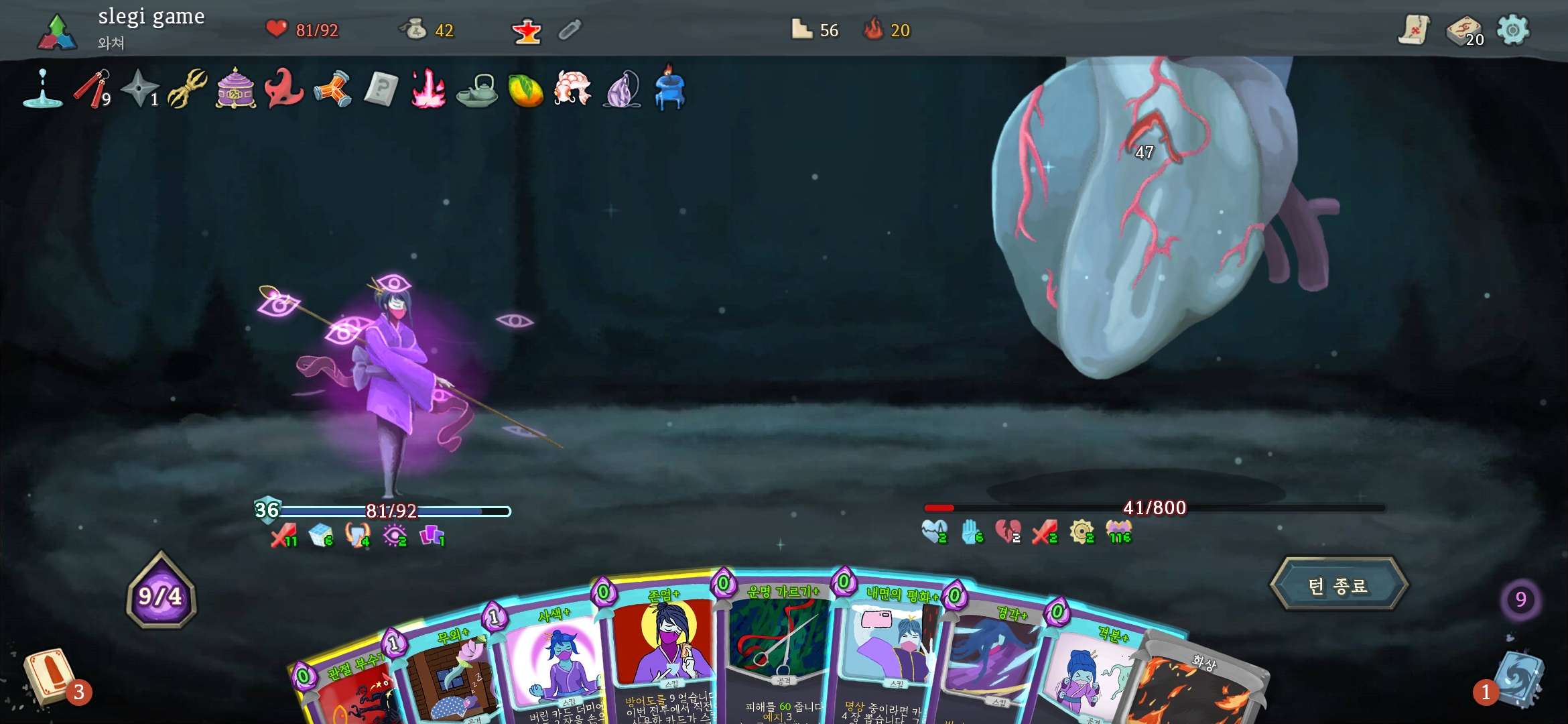
Task: Inspect the red nunchaku relic
Action: pyautogui.click(x=92, y=88)
